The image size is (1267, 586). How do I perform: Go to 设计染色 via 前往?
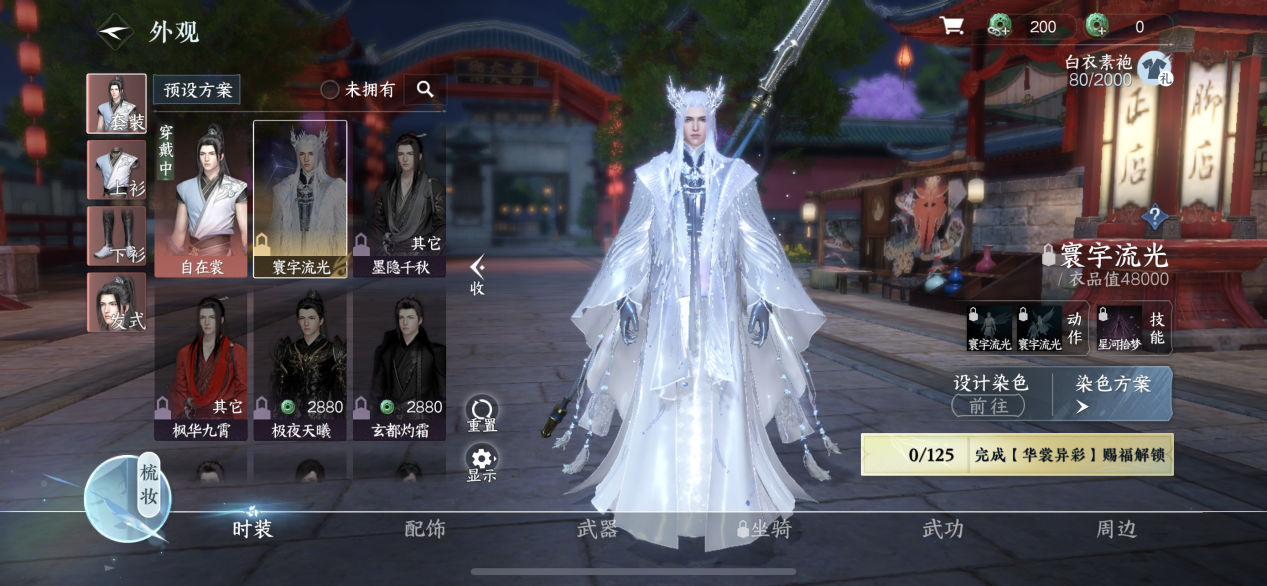coord(988,405)
